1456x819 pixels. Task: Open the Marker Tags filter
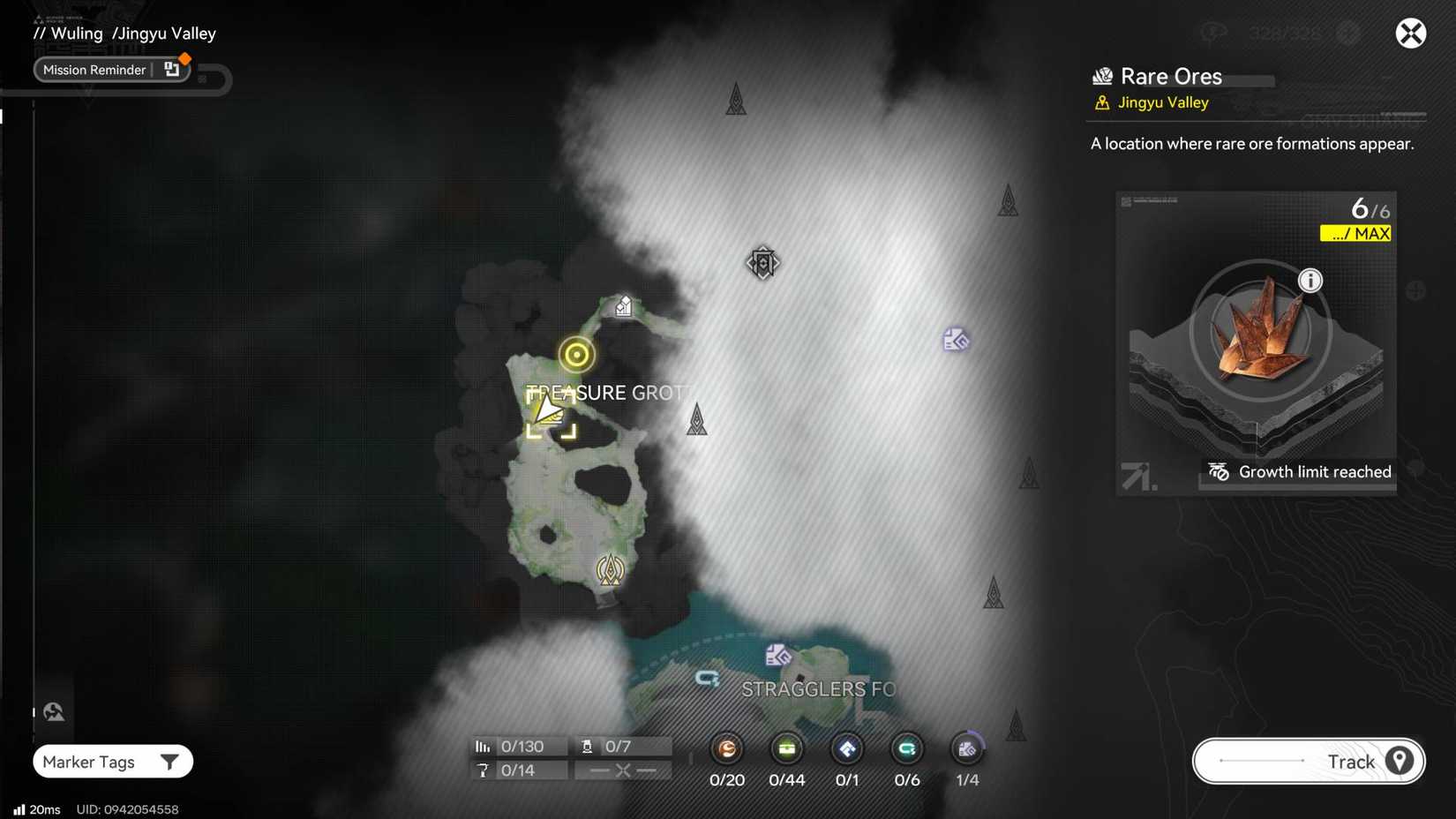[112, 761]
